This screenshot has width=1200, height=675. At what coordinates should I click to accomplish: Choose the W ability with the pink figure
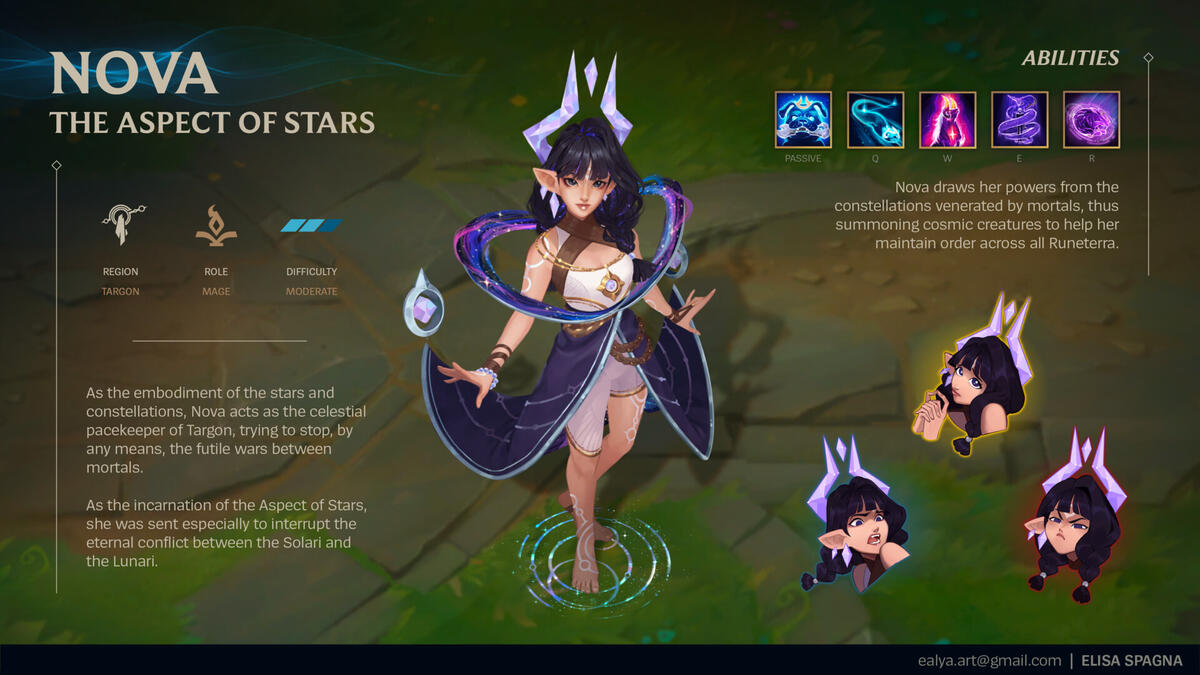pyautogui.click(x=947, y=120)
